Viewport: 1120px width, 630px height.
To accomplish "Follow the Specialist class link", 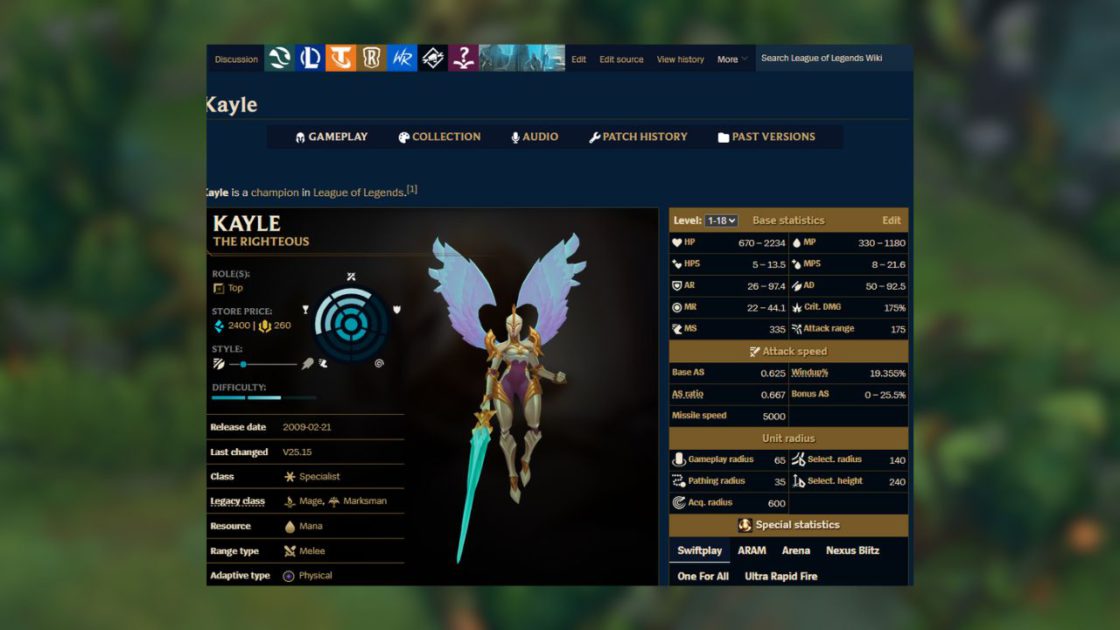I will pyautogui.click(x=320, y=477).
